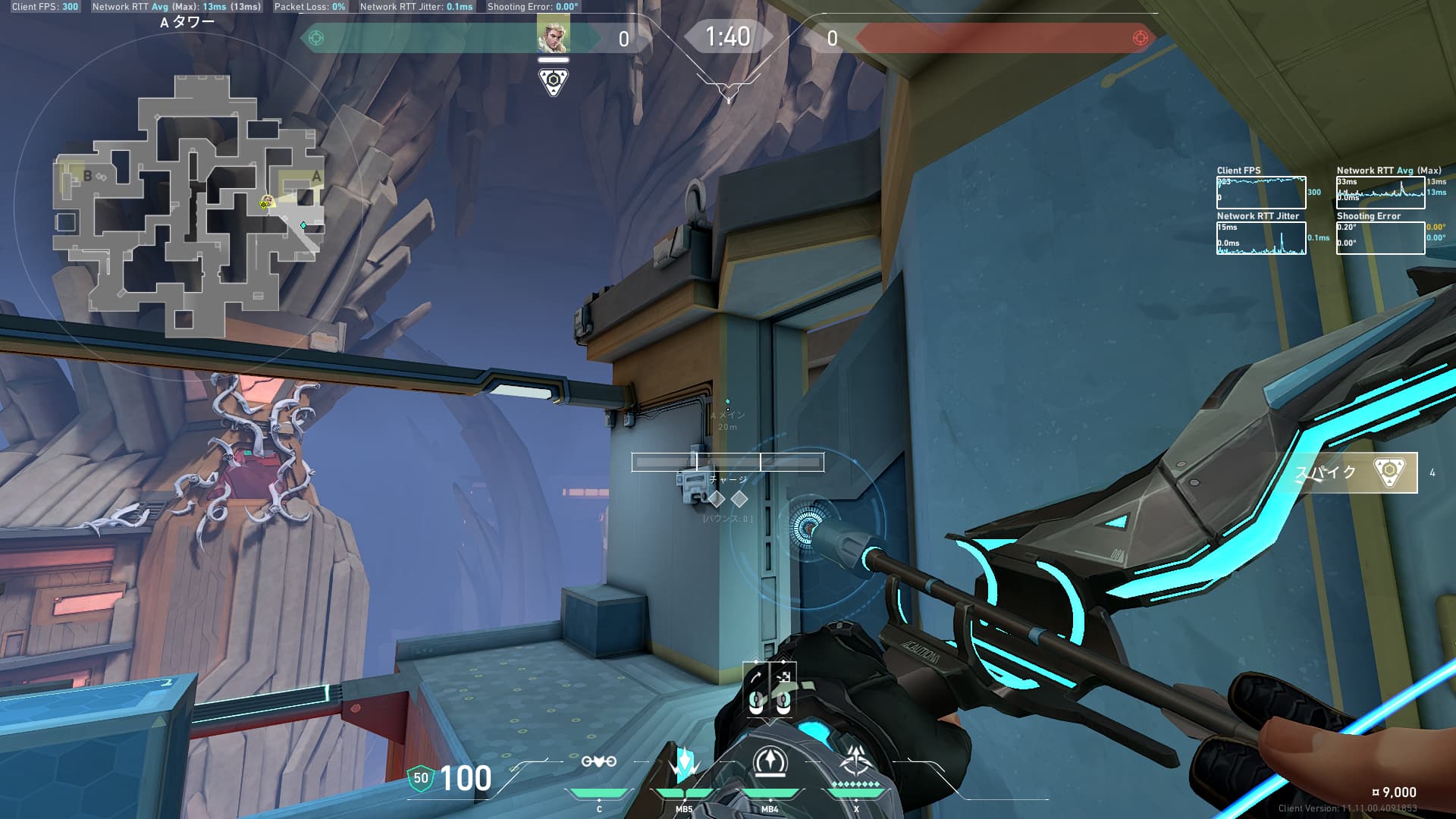This screenshot has width=1456, height=819.
Task: Select the B site marker on the minimap
Action: click(87, 176)
